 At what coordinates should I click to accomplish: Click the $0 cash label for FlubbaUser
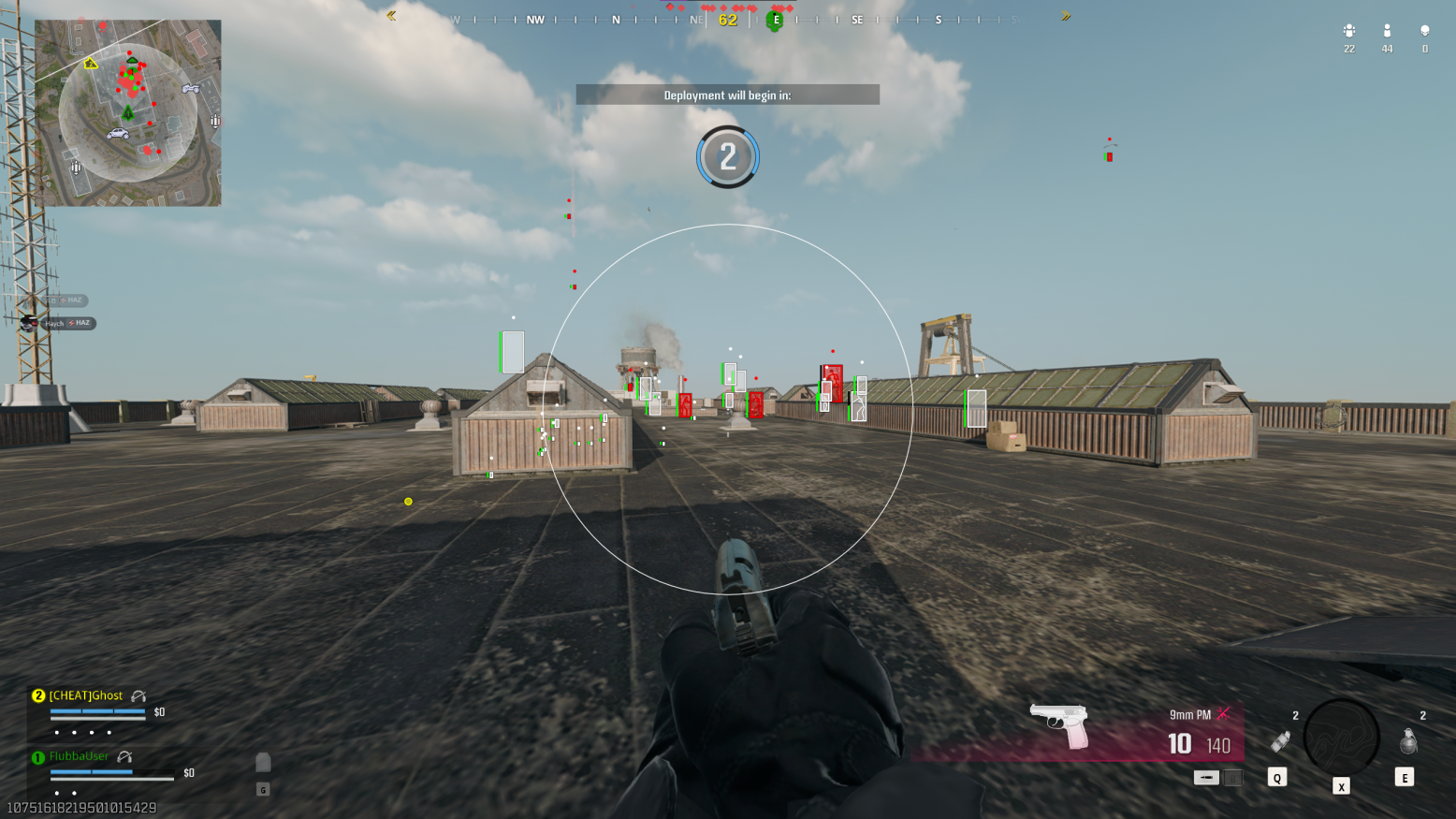(188, 772)
